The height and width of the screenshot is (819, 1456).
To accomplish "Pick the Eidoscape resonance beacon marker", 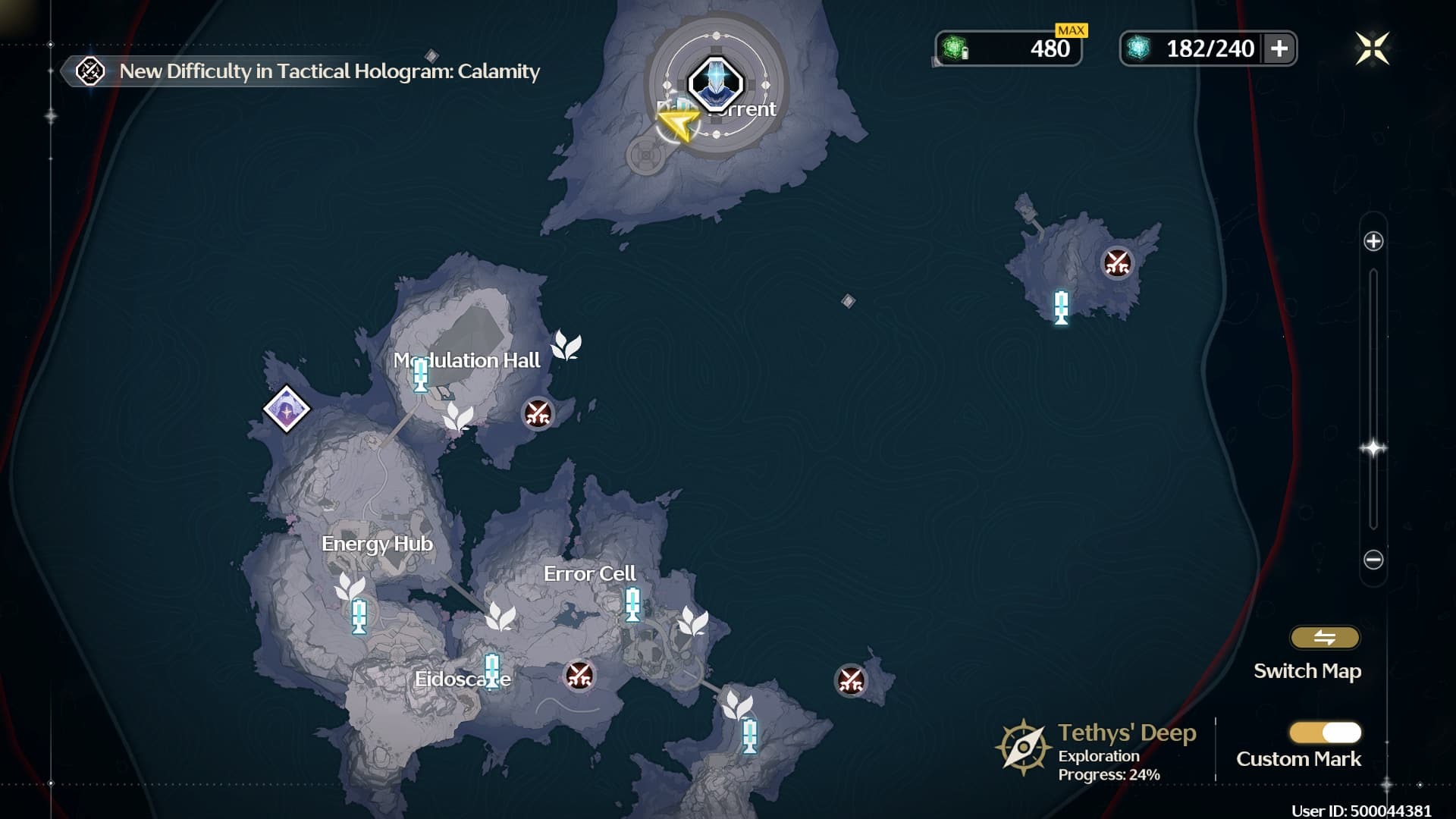I will pyautogui.click(x=492, y=671).
